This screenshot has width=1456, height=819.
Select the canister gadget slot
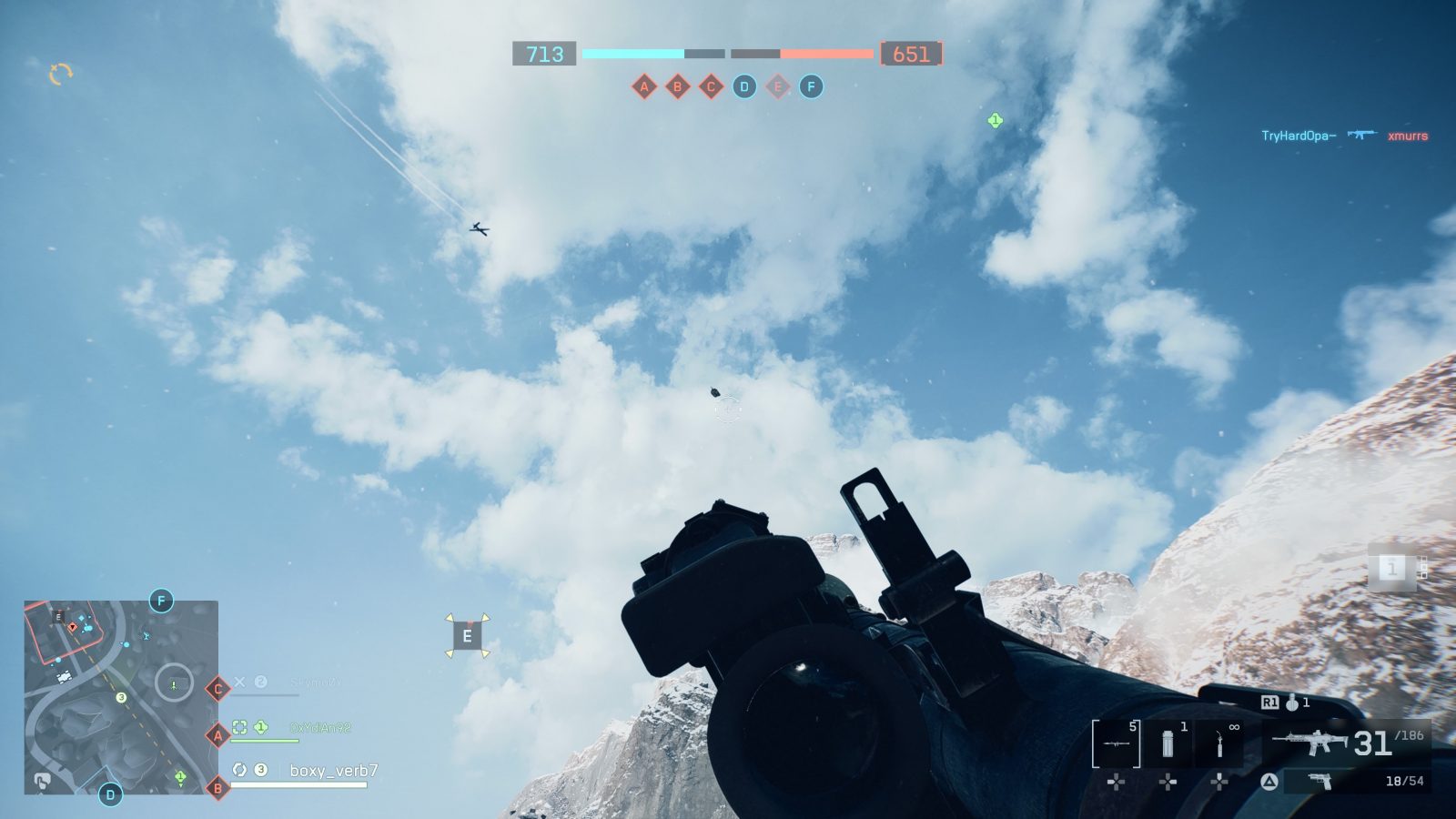pos(1168,743)
